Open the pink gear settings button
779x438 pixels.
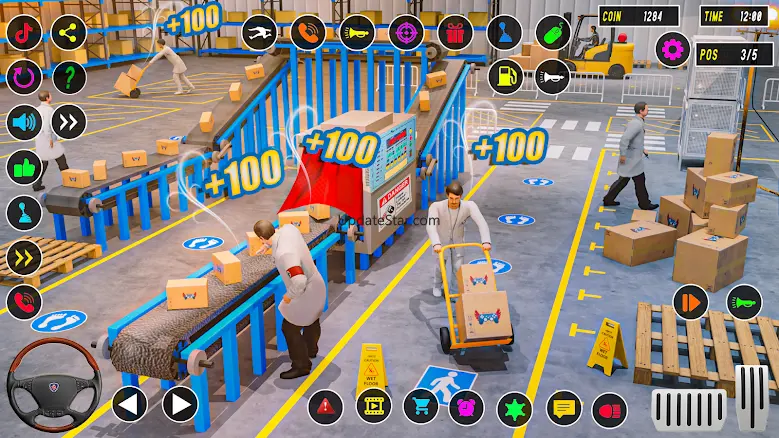[672, 48]
